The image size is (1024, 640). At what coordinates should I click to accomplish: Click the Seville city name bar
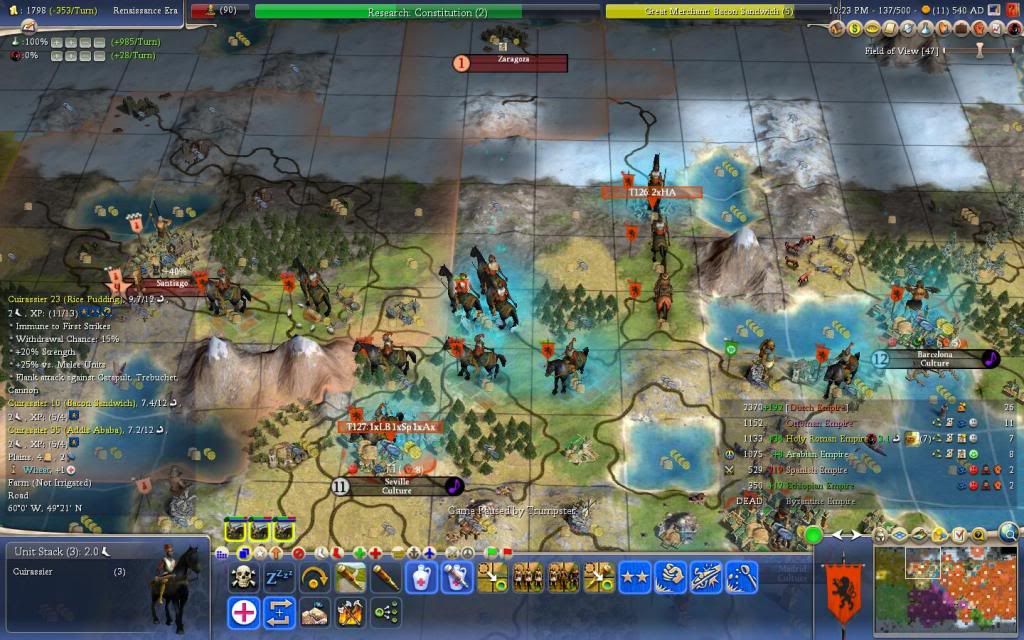(397, 486)
